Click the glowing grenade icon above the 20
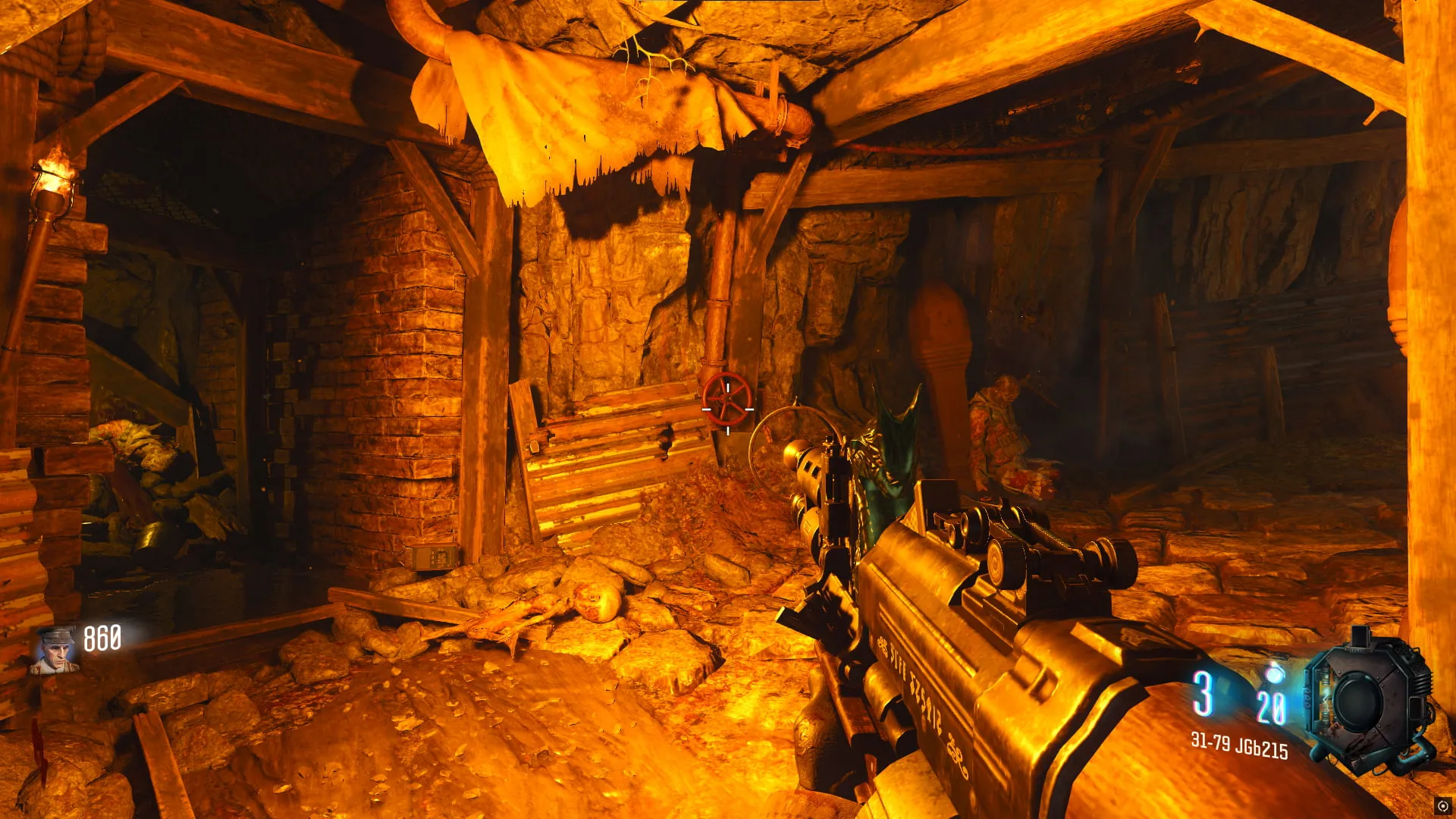 point(1273,673)
